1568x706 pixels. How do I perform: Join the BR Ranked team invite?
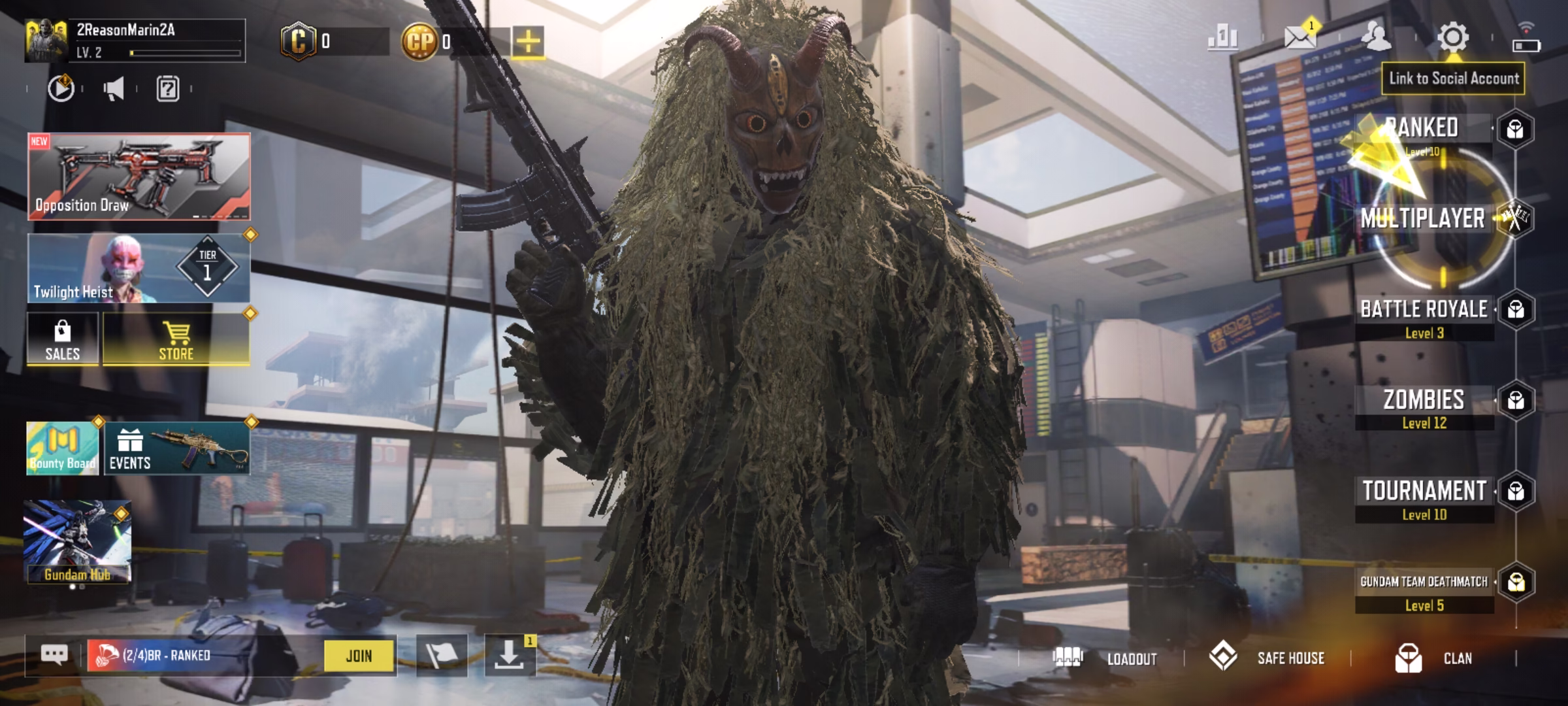(359, 656)
